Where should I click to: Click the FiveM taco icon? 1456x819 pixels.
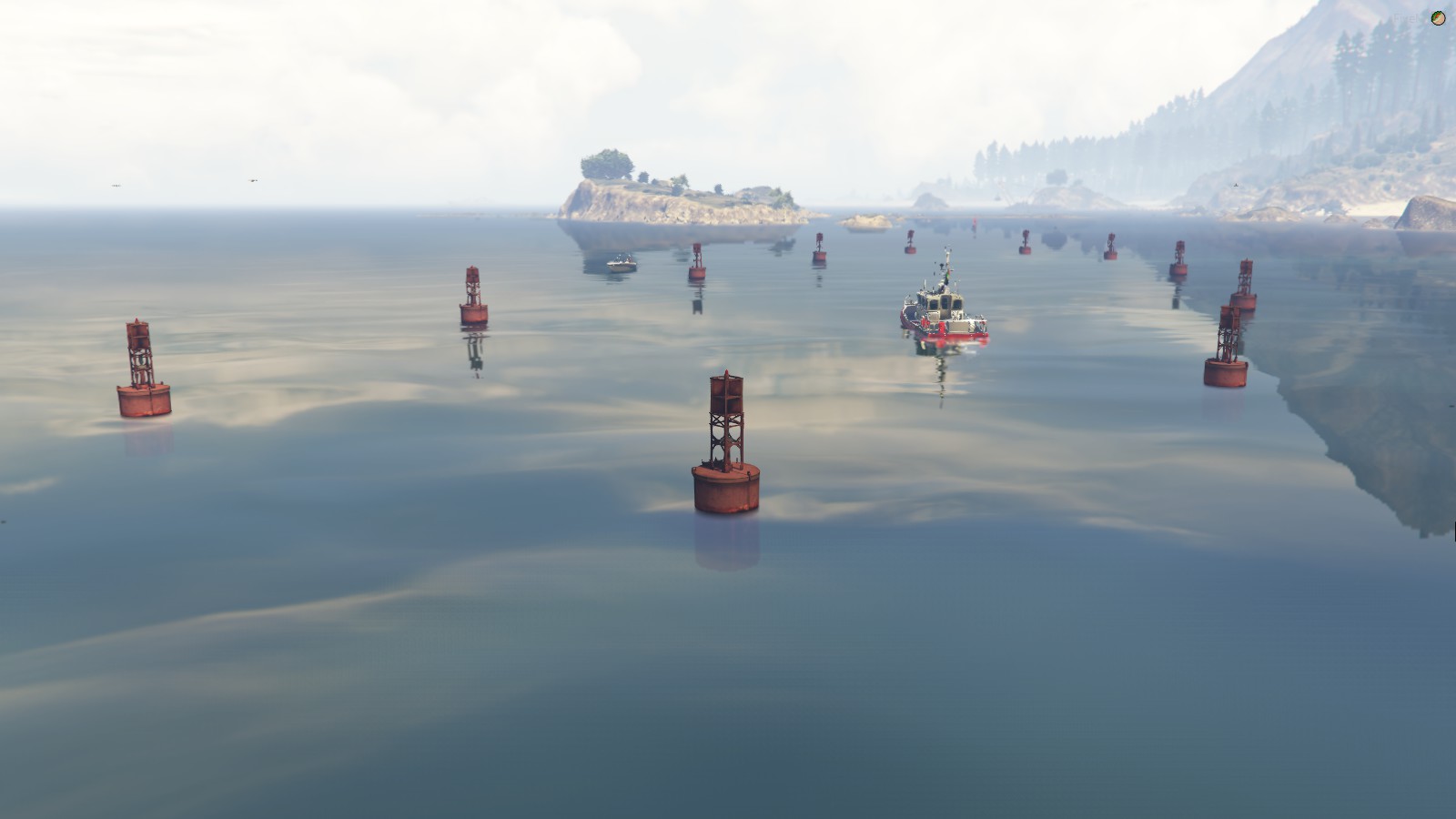(1438, 18)
